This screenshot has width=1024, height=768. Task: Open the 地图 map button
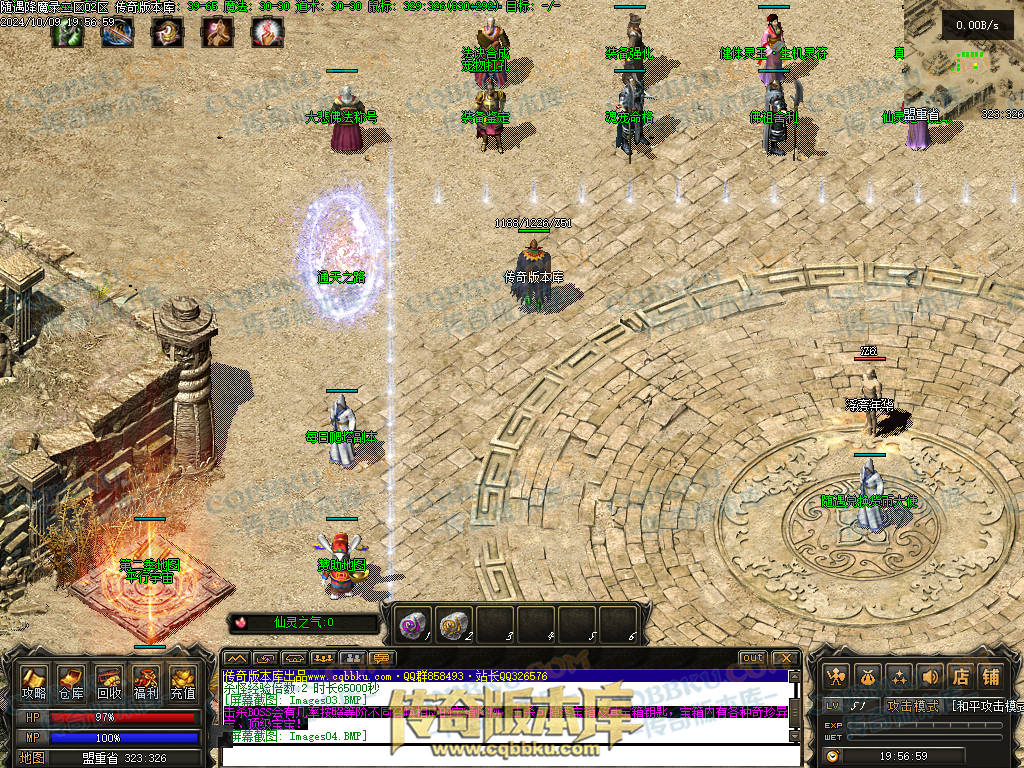[x=33, y=758]
